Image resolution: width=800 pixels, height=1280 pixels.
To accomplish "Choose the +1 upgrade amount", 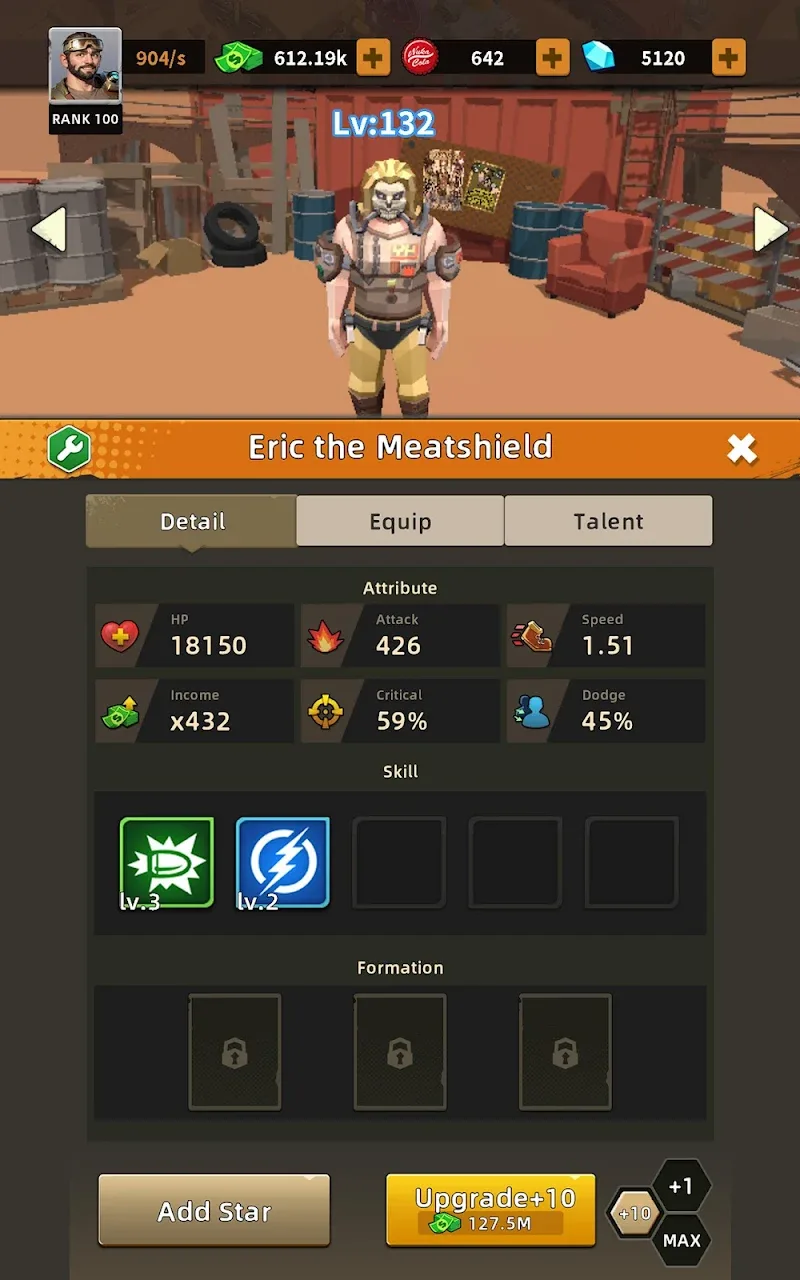I will point(681,1187).
